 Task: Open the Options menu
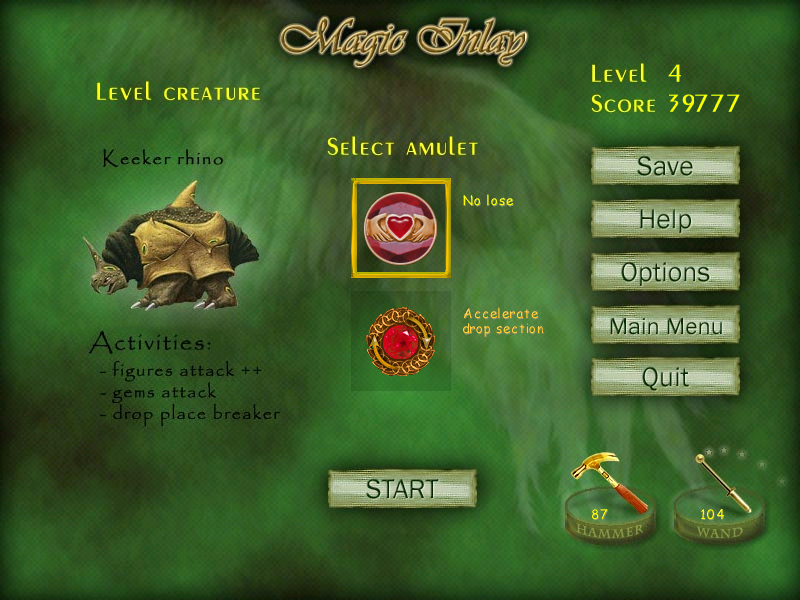pos(665,272)
